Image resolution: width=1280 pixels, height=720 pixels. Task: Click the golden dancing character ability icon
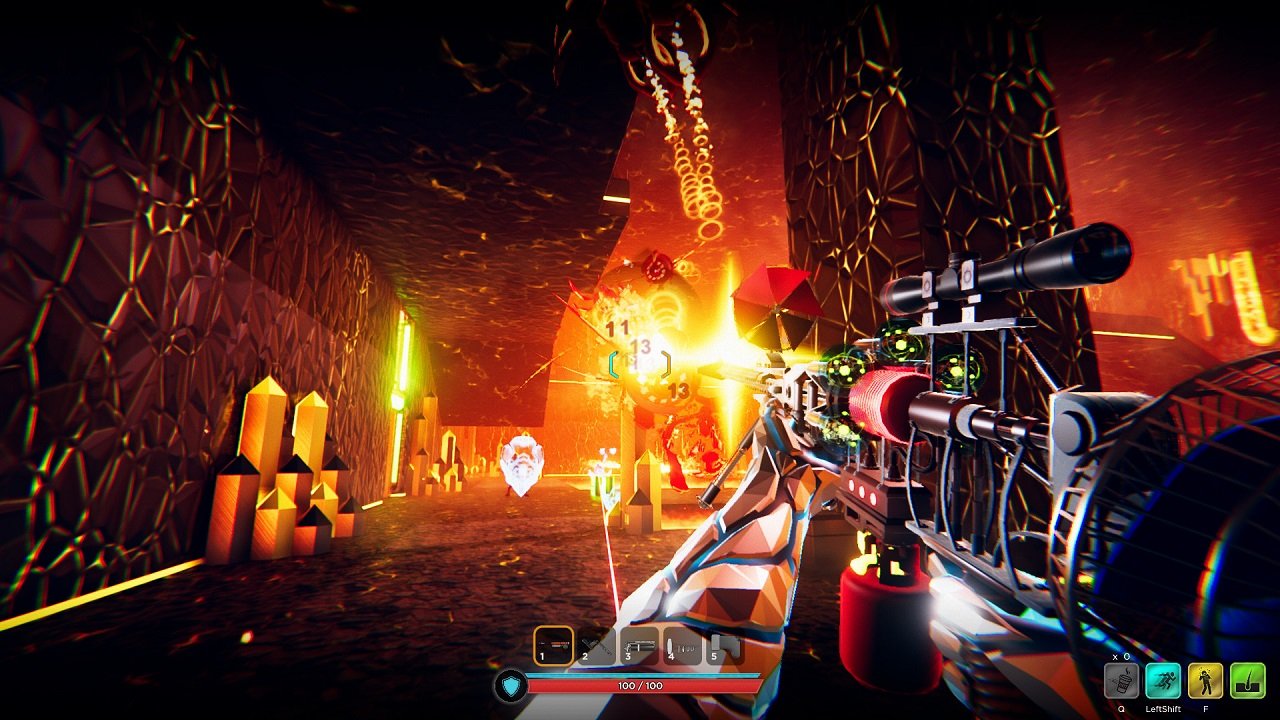1205,680
